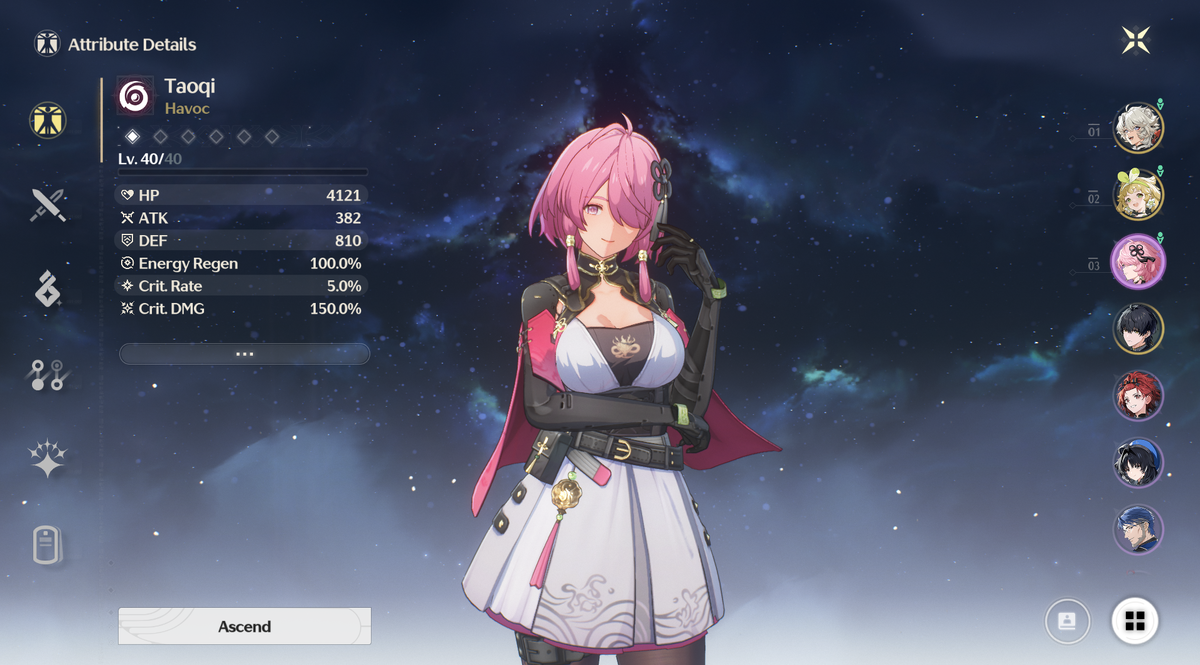The height and width of the screenshot is (665, 1200).
Task: Click the Ascend button
Action: click(244, 626)
